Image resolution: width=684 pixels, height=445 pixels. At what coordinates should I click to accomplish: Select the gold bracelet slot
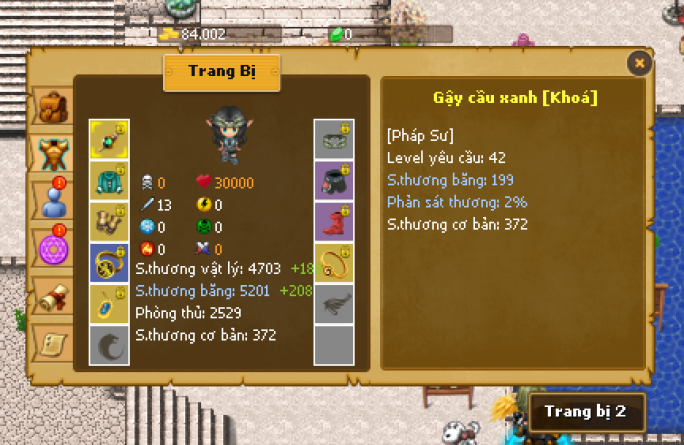tap(333, 262)
